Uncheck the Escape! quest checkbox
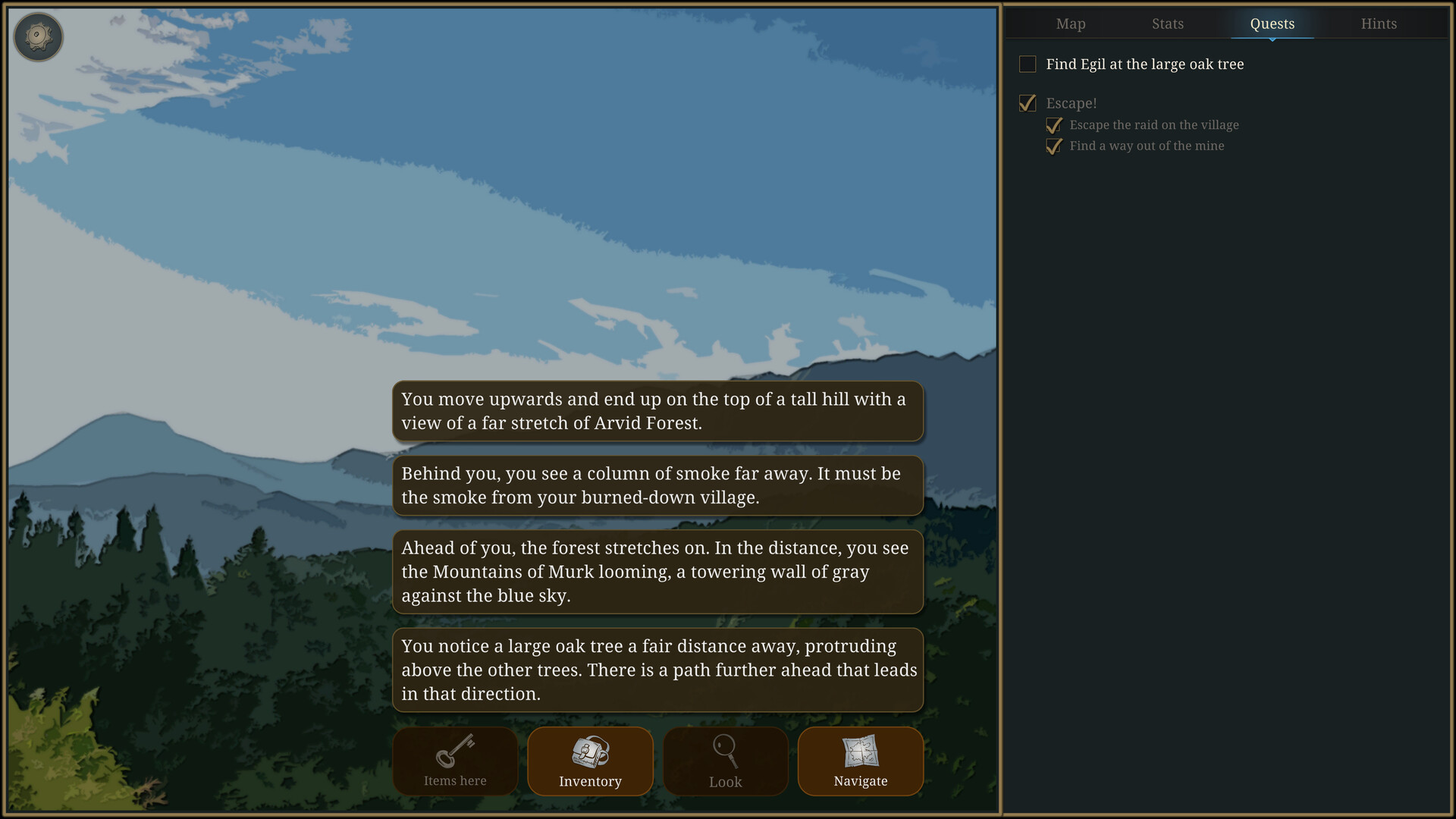Image resolution: width=1456 pixels, height=819 pixels. 1028,103
